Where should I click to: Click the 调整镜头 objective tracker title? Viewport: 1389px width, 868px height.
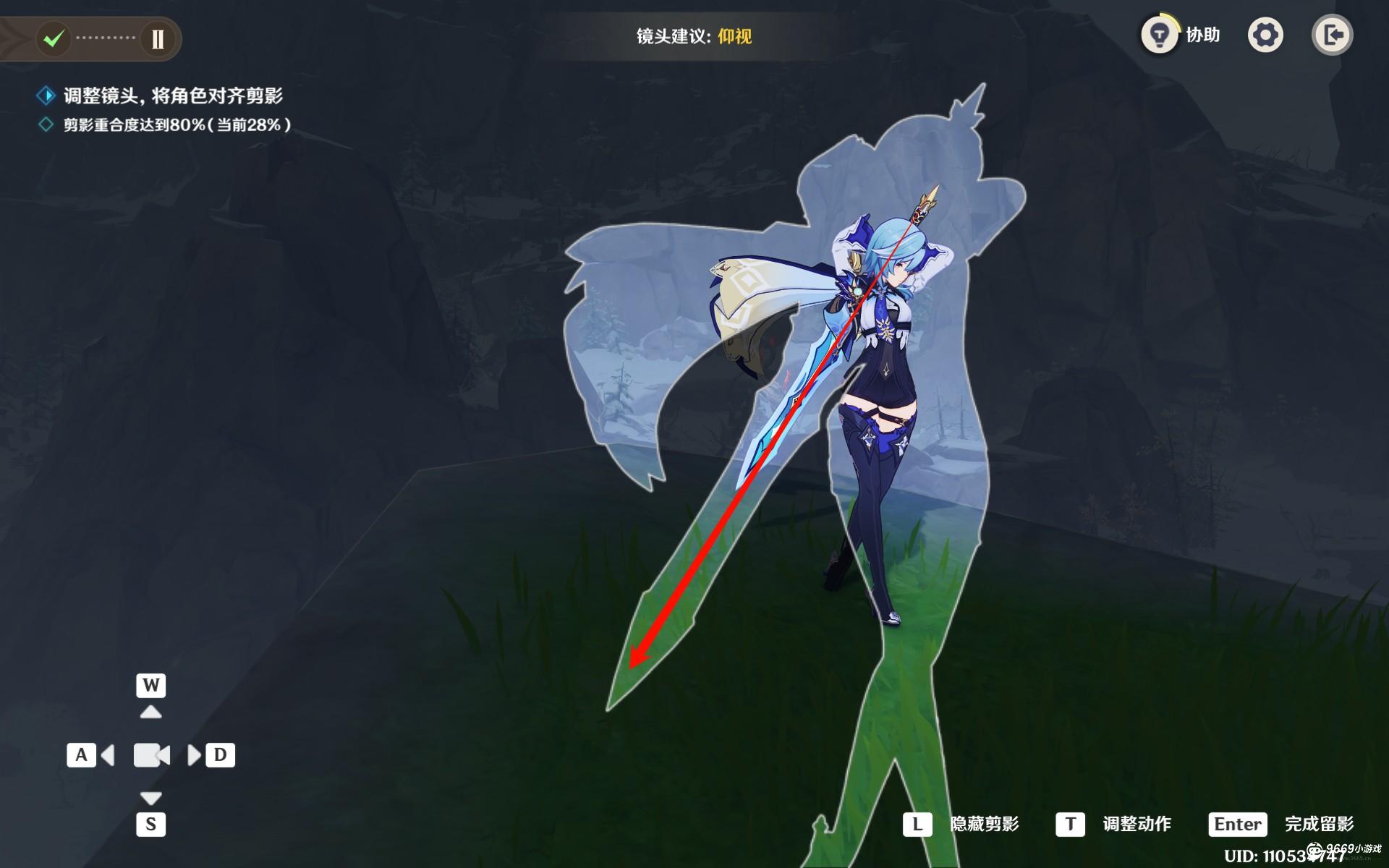click(173, 95)
